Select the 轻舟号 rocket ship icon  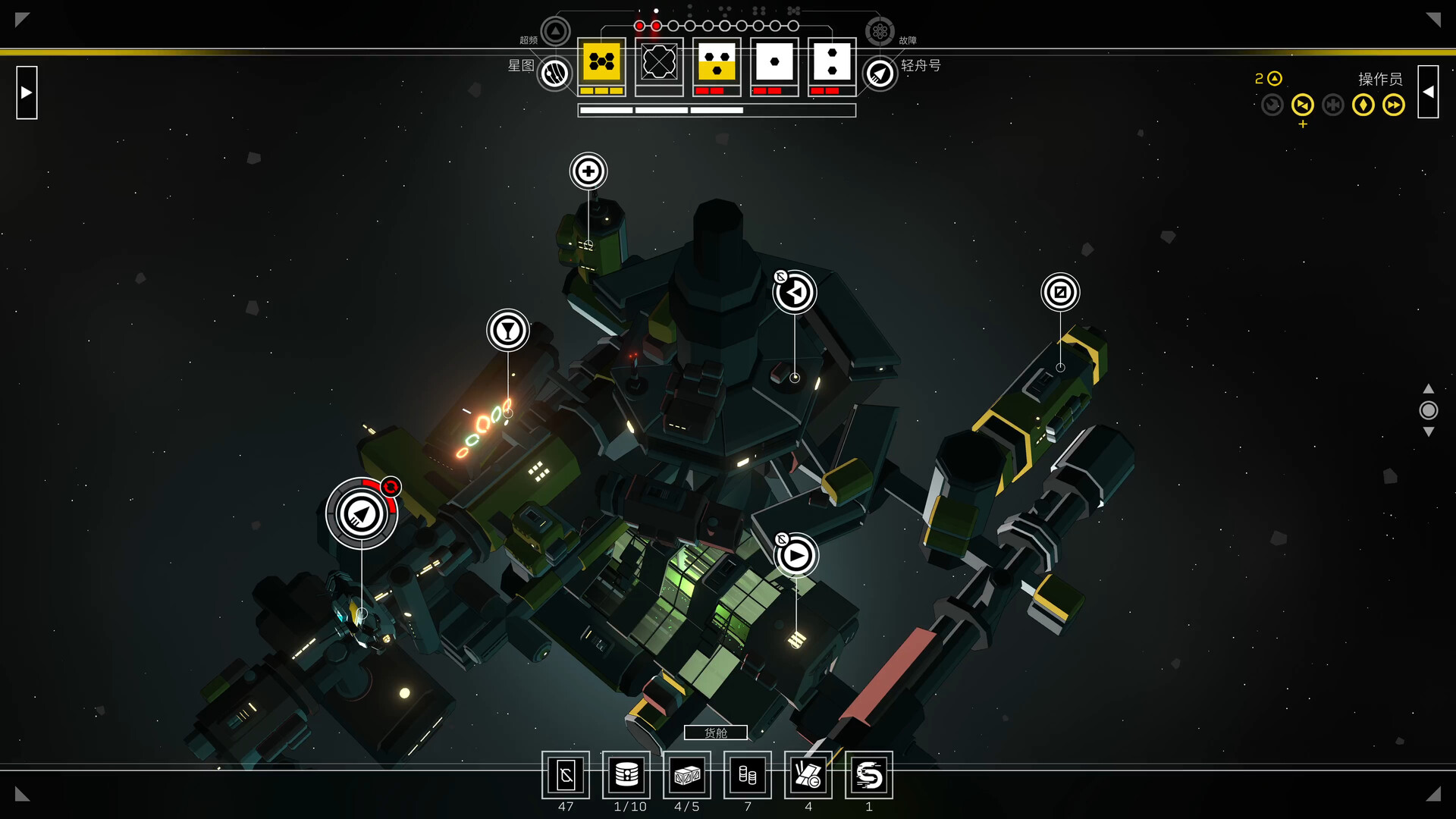click(880, 74)
